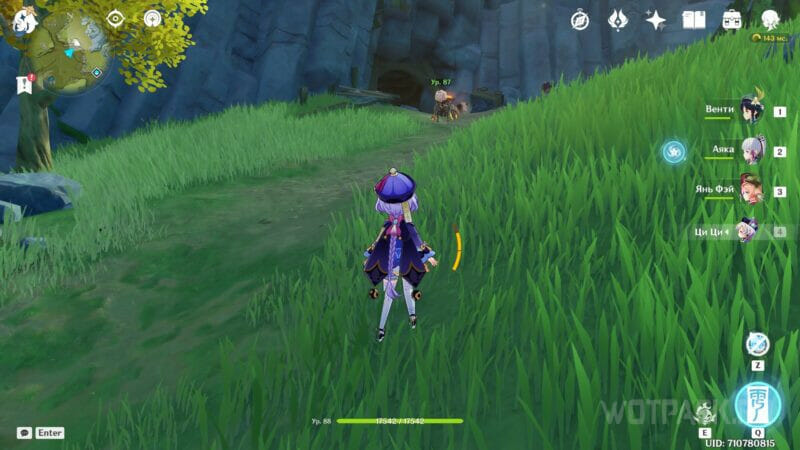Open the character screen head icon

[770, 19]
